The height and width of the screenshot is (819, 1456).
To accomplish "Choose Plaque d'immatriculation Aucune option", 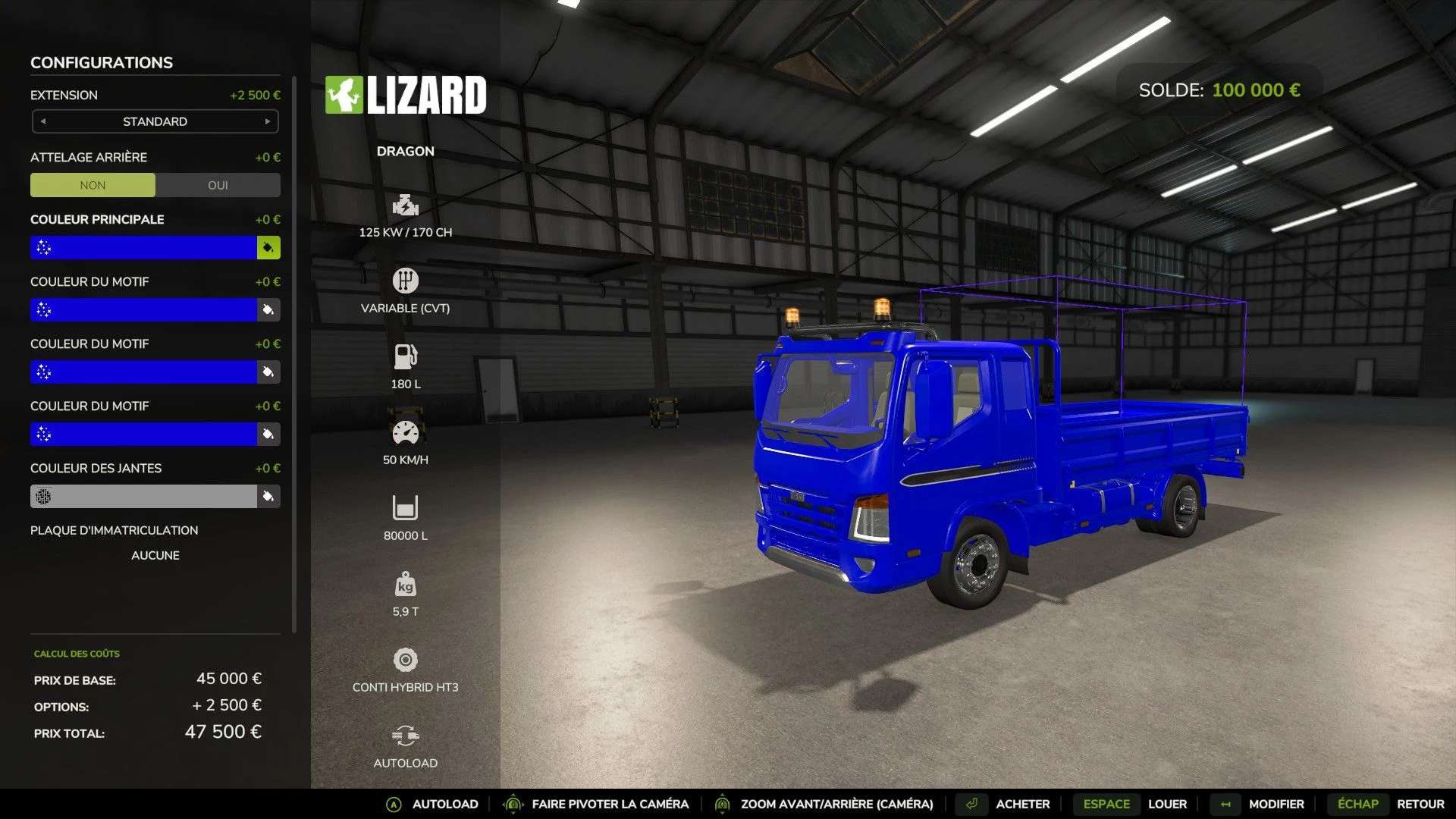I will (x=155, y=555).
